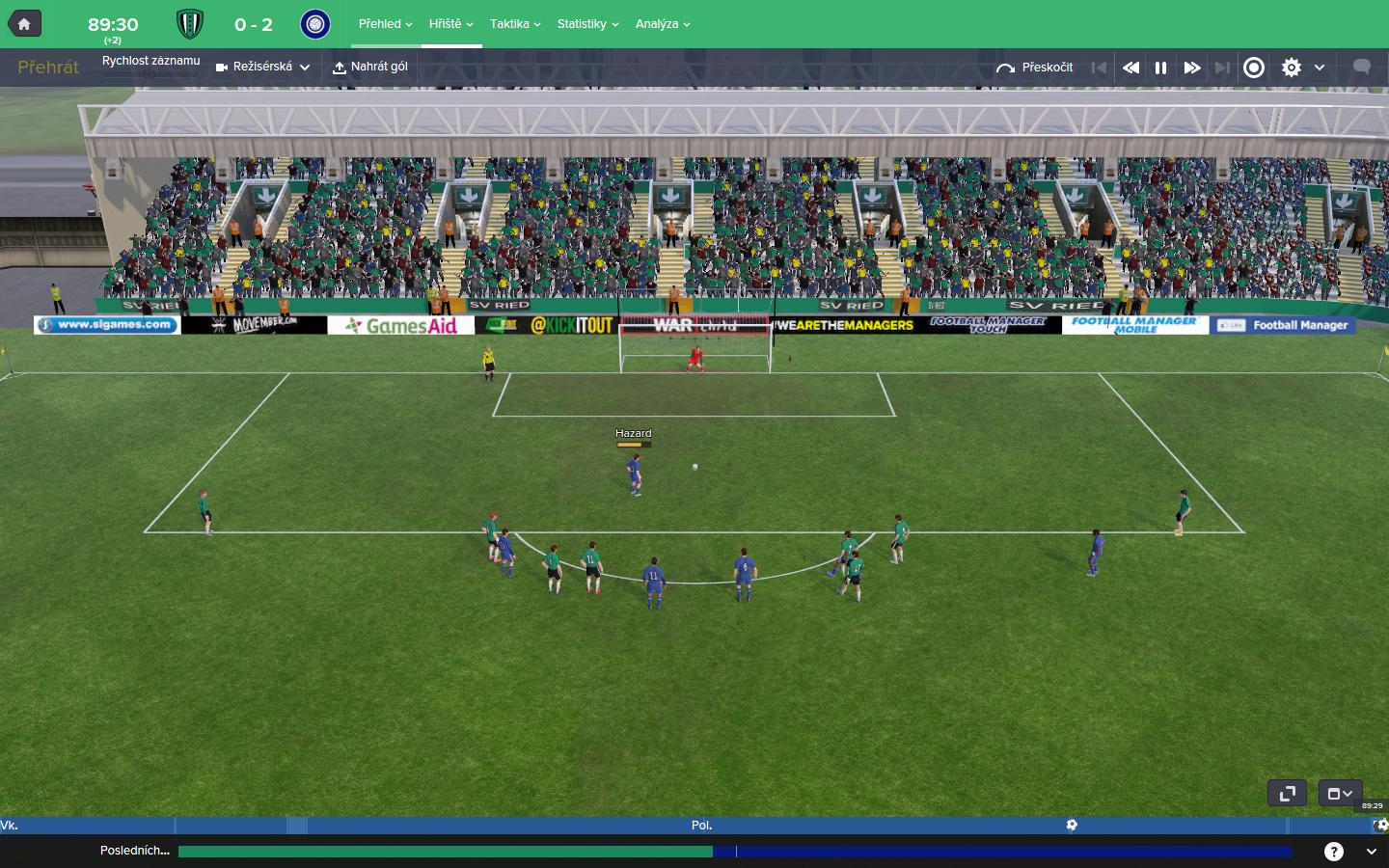The image size is (1389, 868).
Task: Click the circular record icon
Action: 1254,68
